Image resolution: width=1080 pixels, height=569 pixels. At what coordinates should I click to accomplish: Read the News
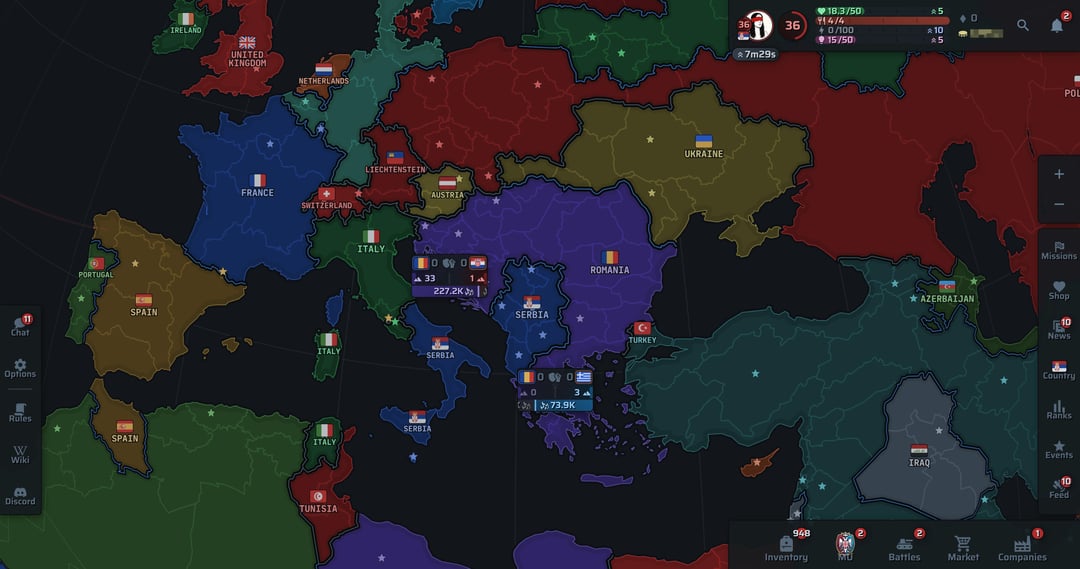pyautogui.click(x=1059, y=330)
